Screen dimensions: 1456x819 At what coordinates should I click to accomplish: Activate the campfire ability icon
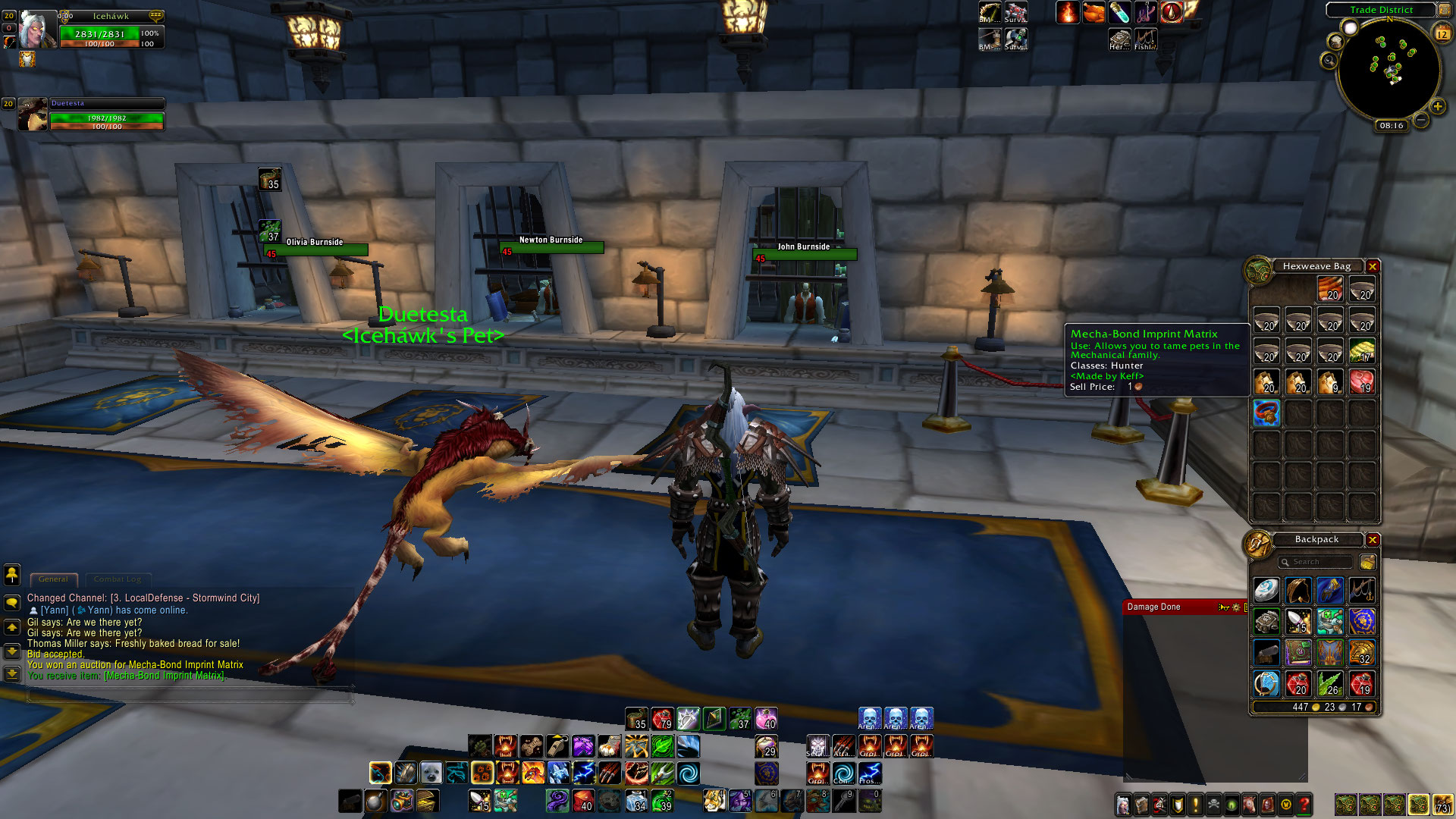point(1068,13)
